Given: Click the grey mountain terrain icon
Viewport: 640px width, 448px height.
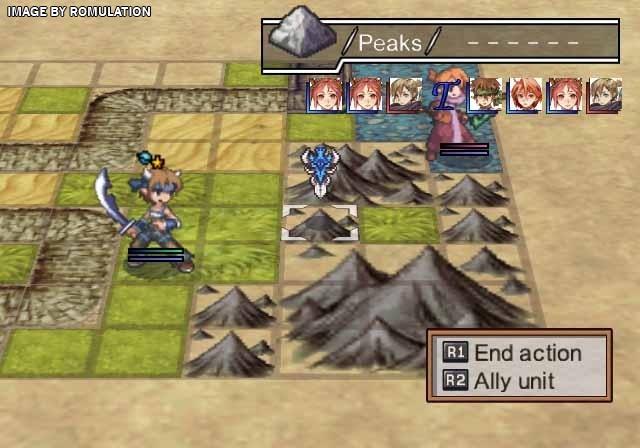Looking at the screenshot, I should pos(302,39).
